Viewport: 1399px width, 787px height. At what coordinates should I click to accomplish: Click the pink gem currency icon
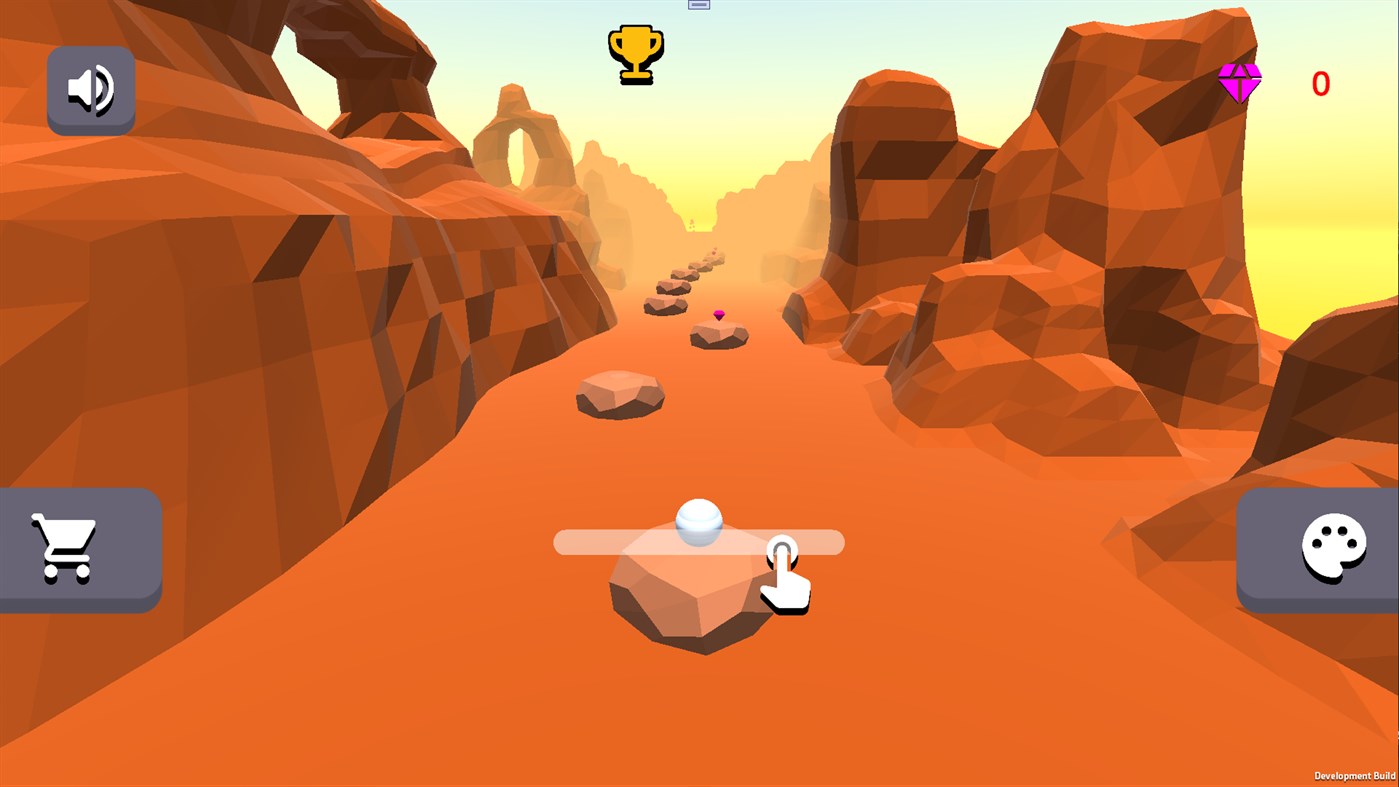(1240, 83)
